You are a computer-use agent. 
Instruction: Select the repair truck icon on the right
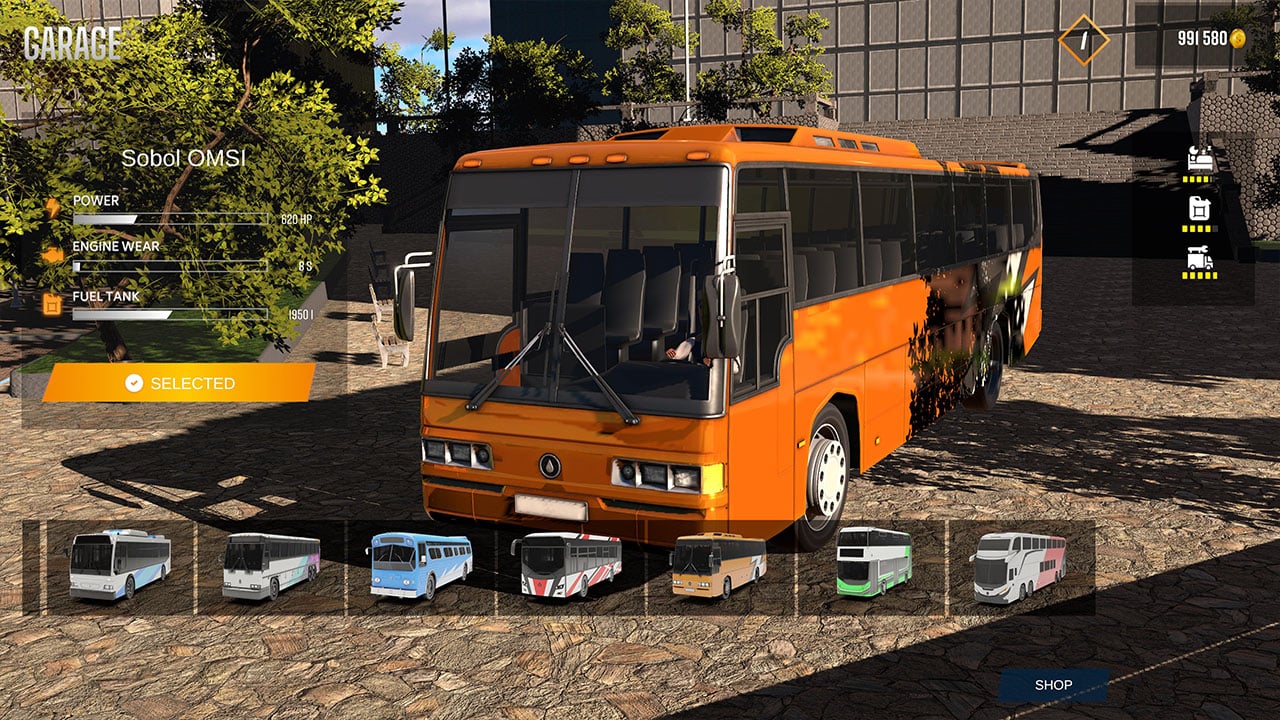coord(1200,258)
